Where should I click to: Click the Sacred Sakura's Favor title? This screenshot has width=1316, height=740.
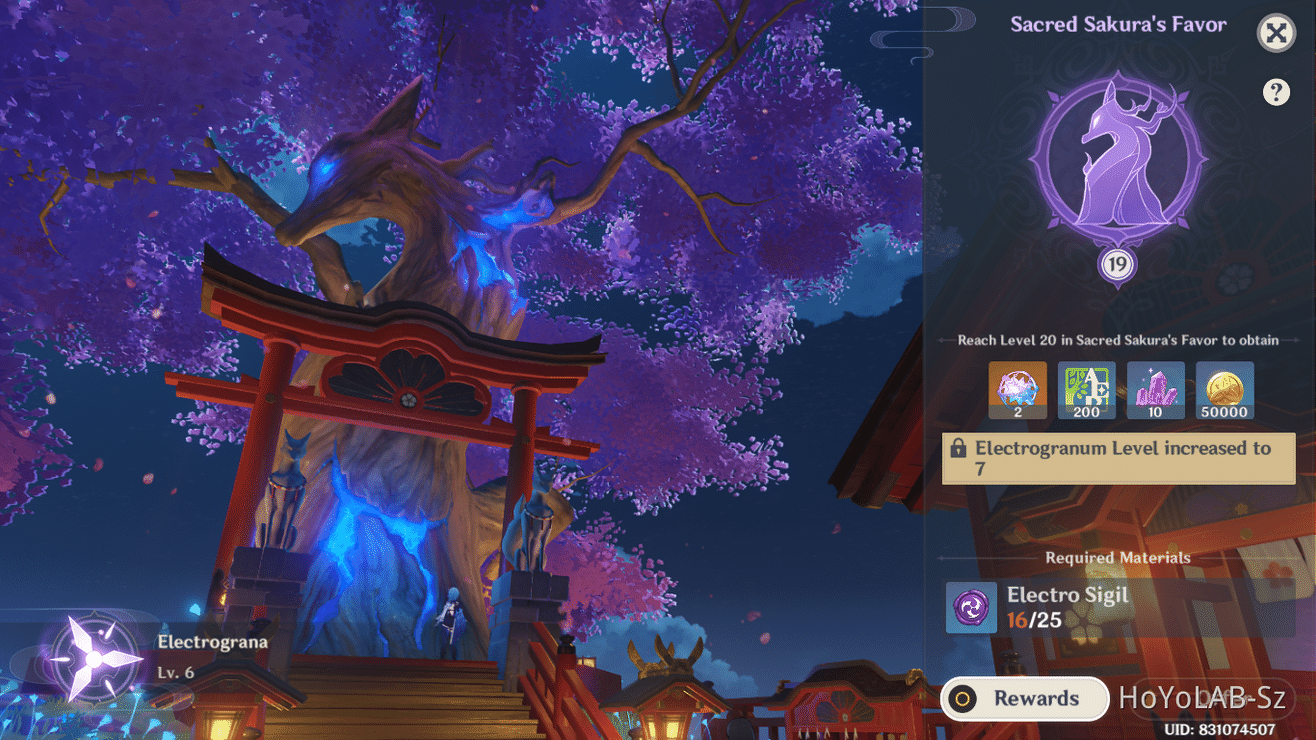pyautogui.click(x=1117, y=24)
